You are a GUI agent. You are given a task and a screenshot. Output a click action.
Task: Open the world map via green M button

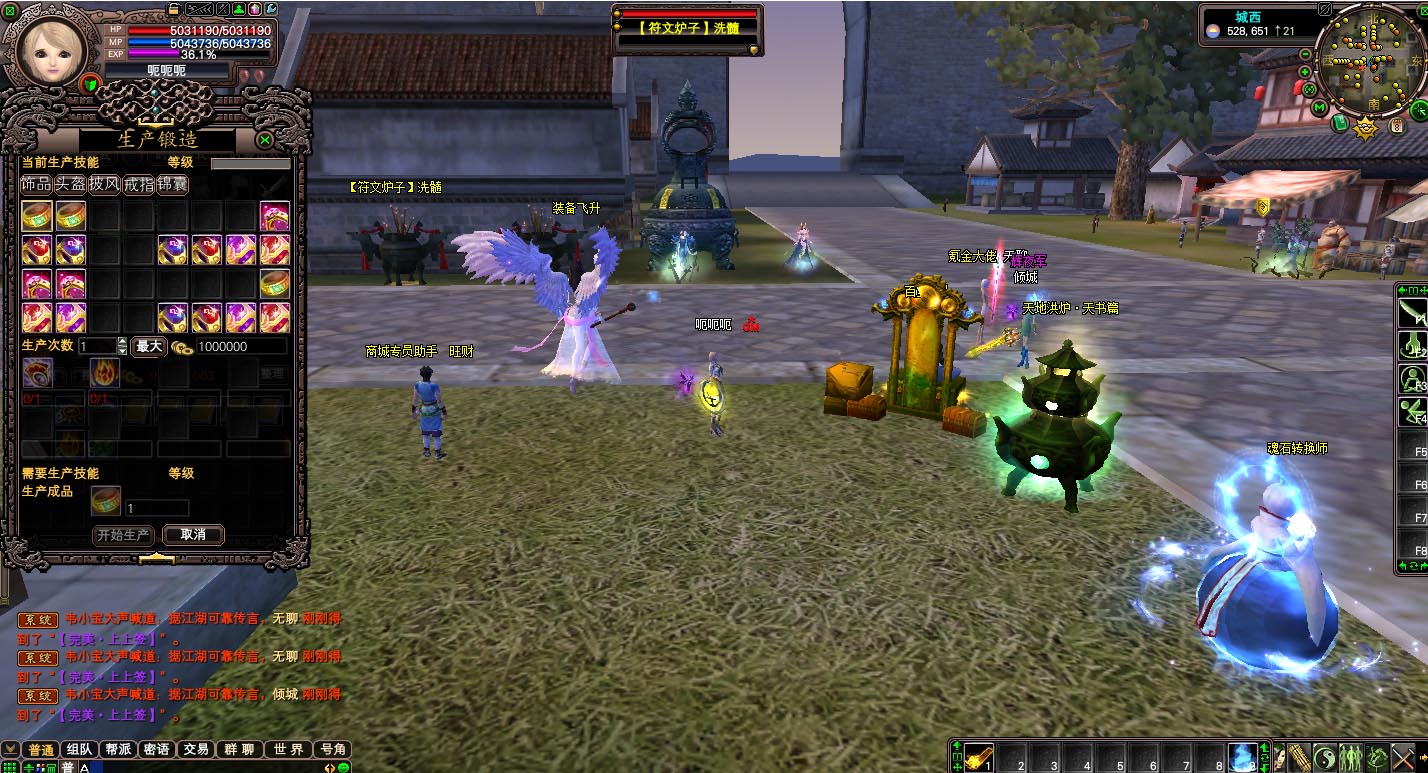coord(1320,107)
